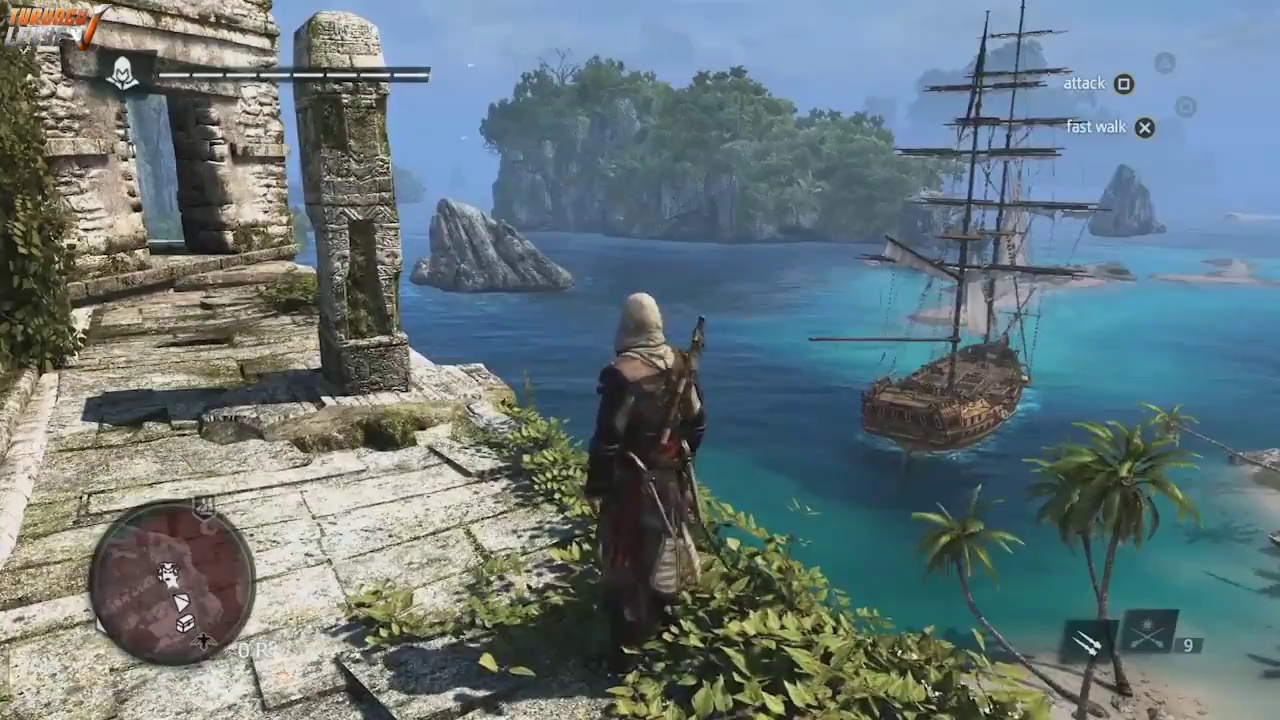Click the channel logo watermark
This screenshot has height=720, width=1280.
coord(55,25)
